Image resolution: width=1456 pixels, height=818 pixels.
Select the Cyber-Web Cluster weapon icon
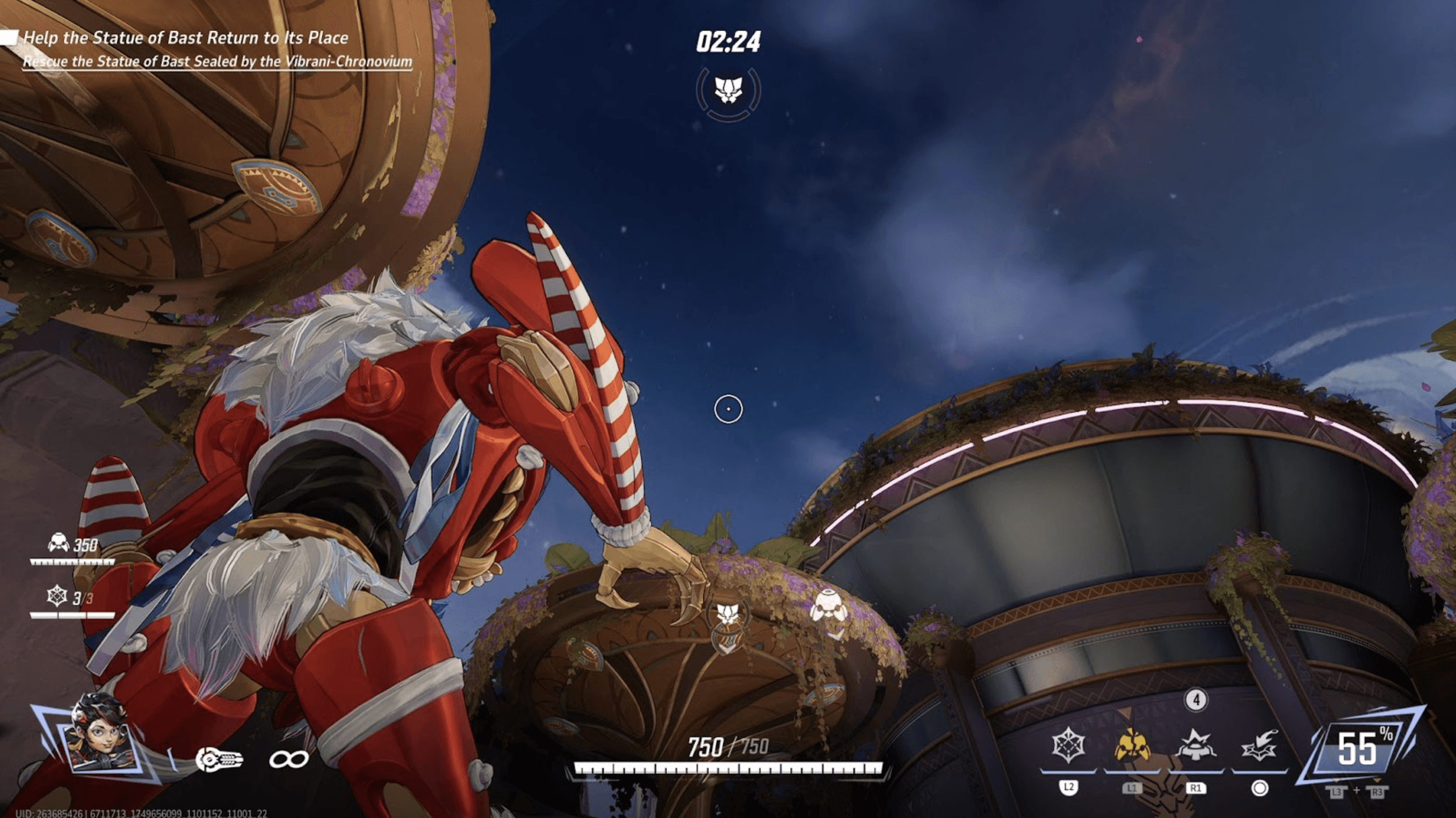tap(219, 760)
